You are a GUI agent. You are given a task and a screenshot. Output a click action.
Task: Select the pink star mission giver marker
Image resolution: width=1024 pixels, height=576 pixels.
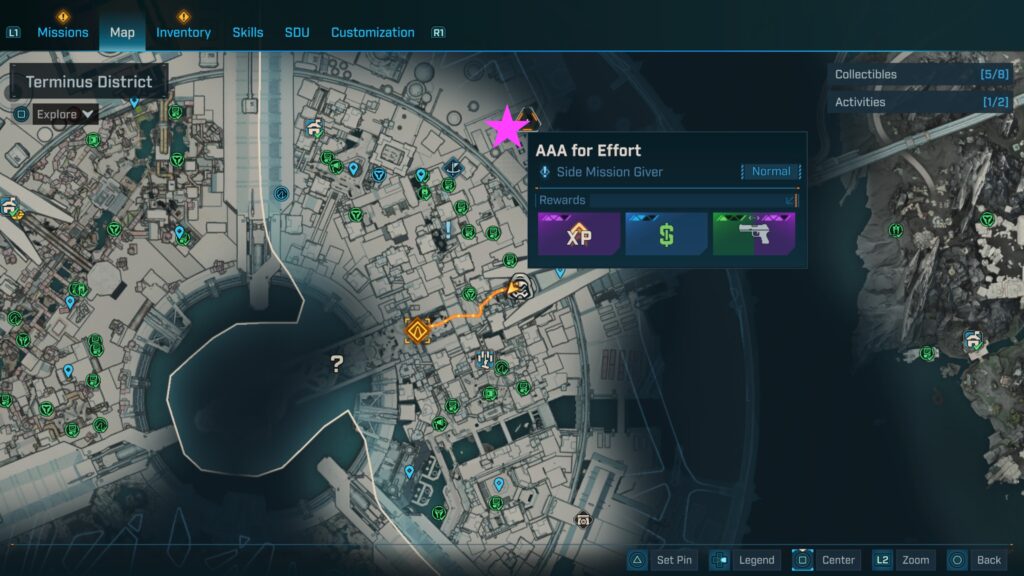click(507, 127)
